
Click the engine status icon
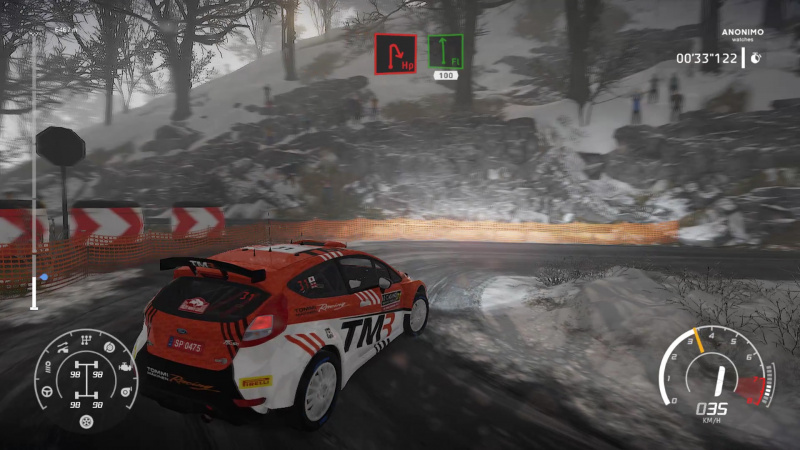(125, 367)
